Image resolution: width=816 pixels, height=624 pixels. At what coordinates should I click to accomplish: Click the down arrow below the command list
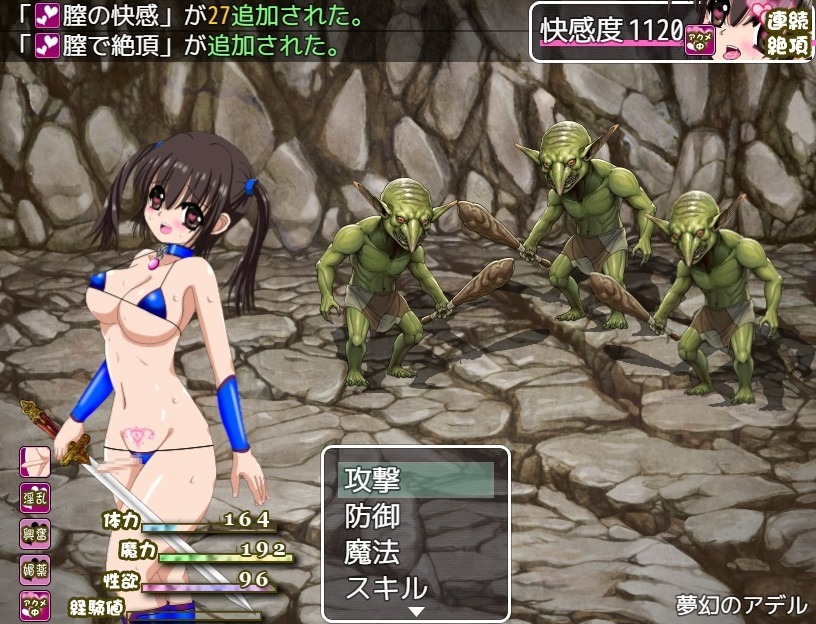coord(417,611)
